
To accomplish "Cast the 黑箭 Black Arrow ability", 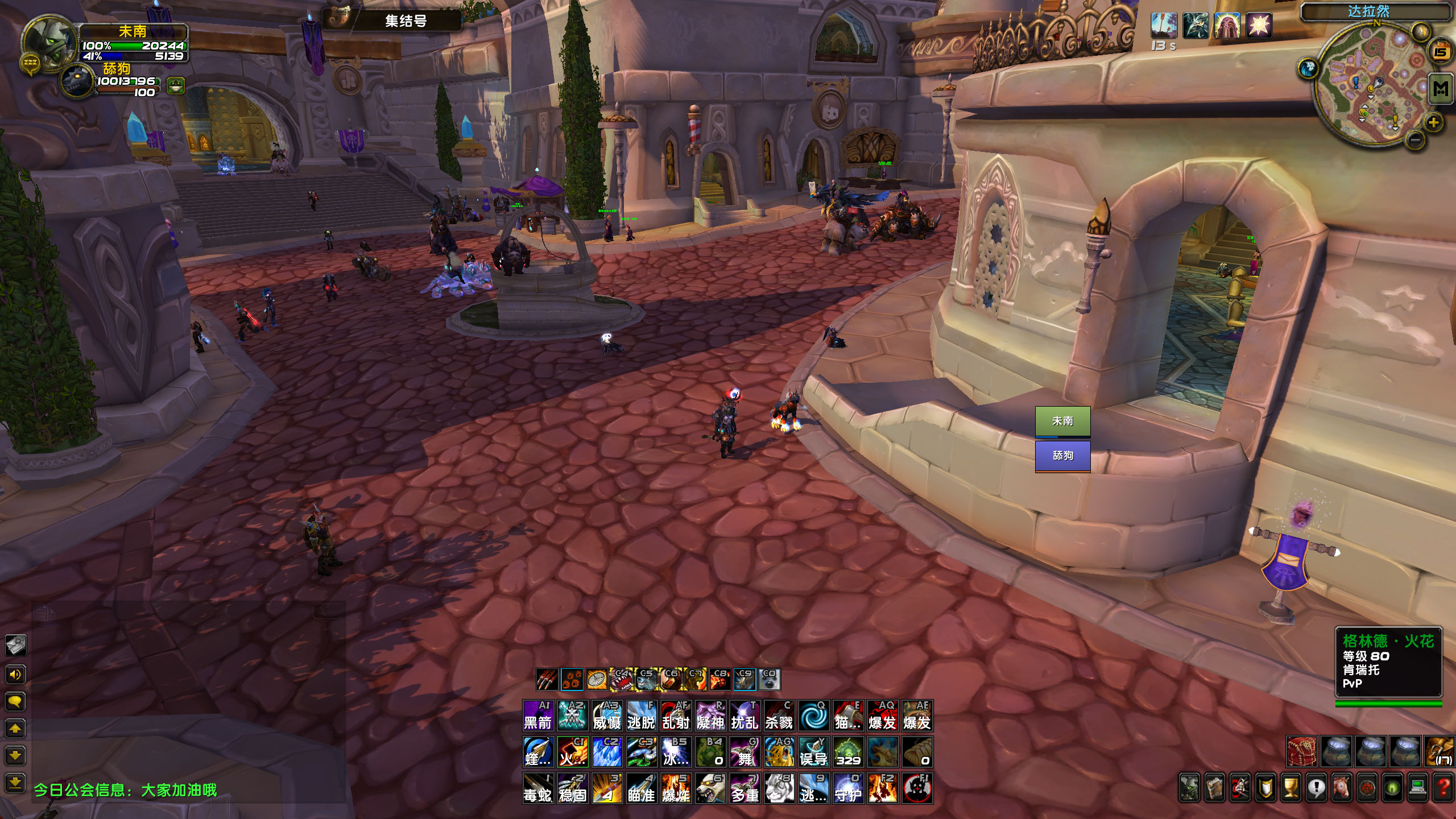I will (x=538, y=715).
